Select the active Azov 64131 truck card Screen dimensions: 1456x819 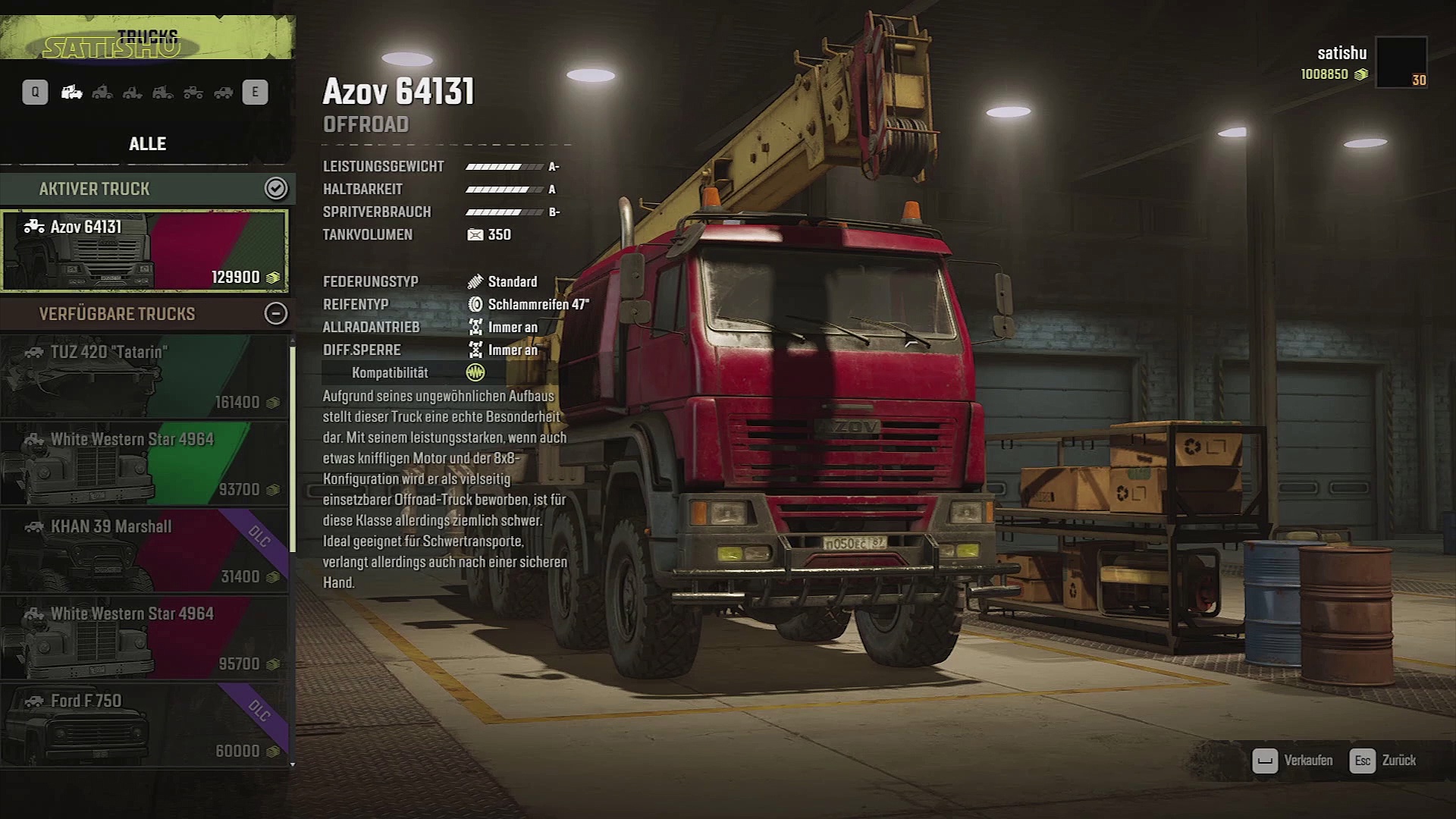pos(144,250)
